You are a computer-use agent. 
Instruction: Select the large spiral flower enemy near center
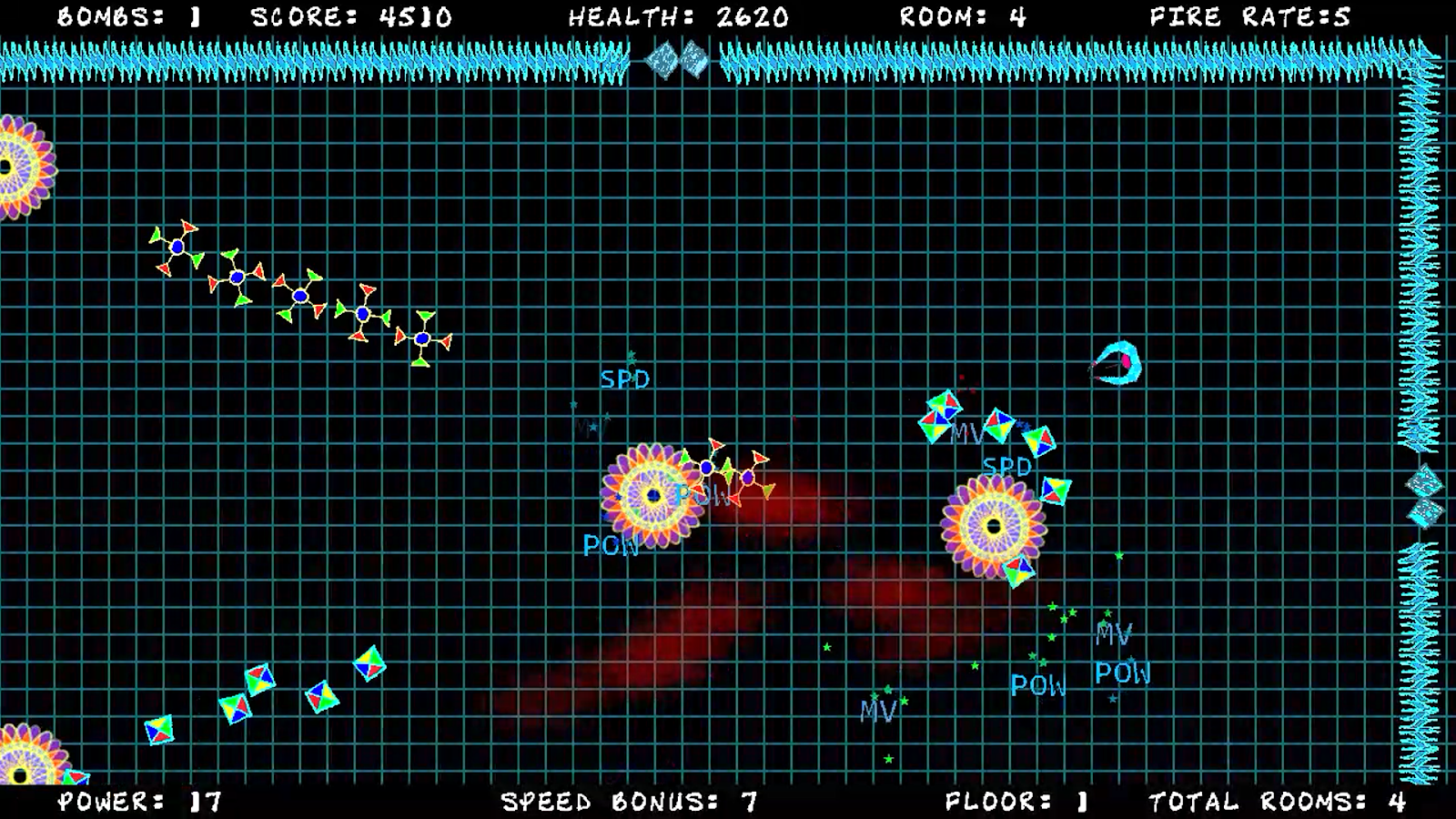pos(653,496)
